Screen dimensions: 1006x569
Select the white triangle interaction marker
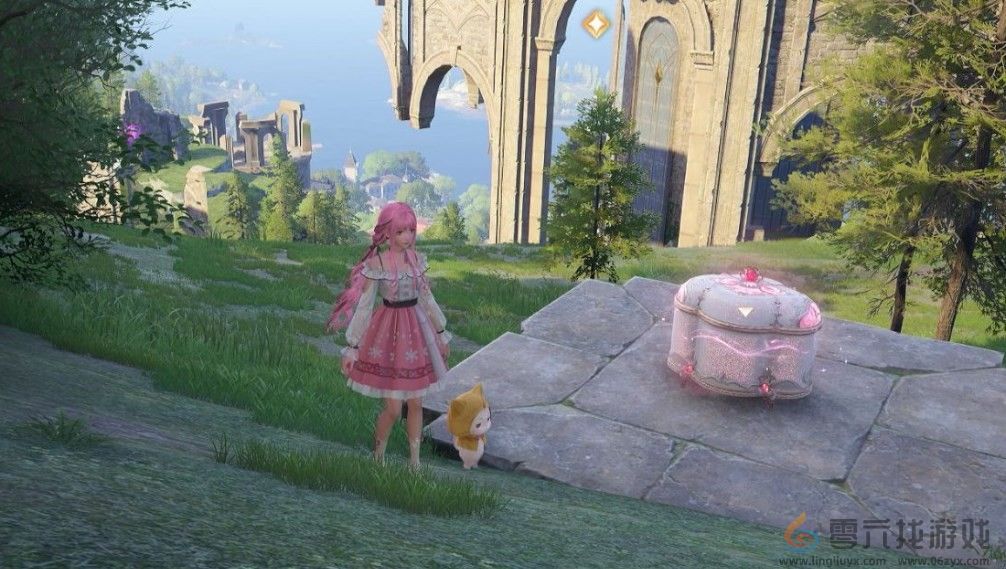(x=745, y=311)
